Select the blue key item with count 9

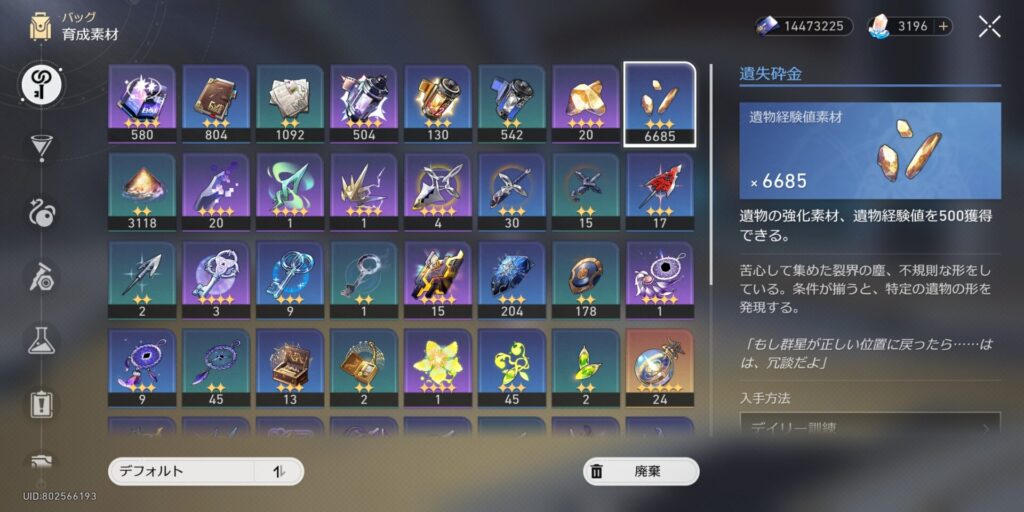point(290,280)
